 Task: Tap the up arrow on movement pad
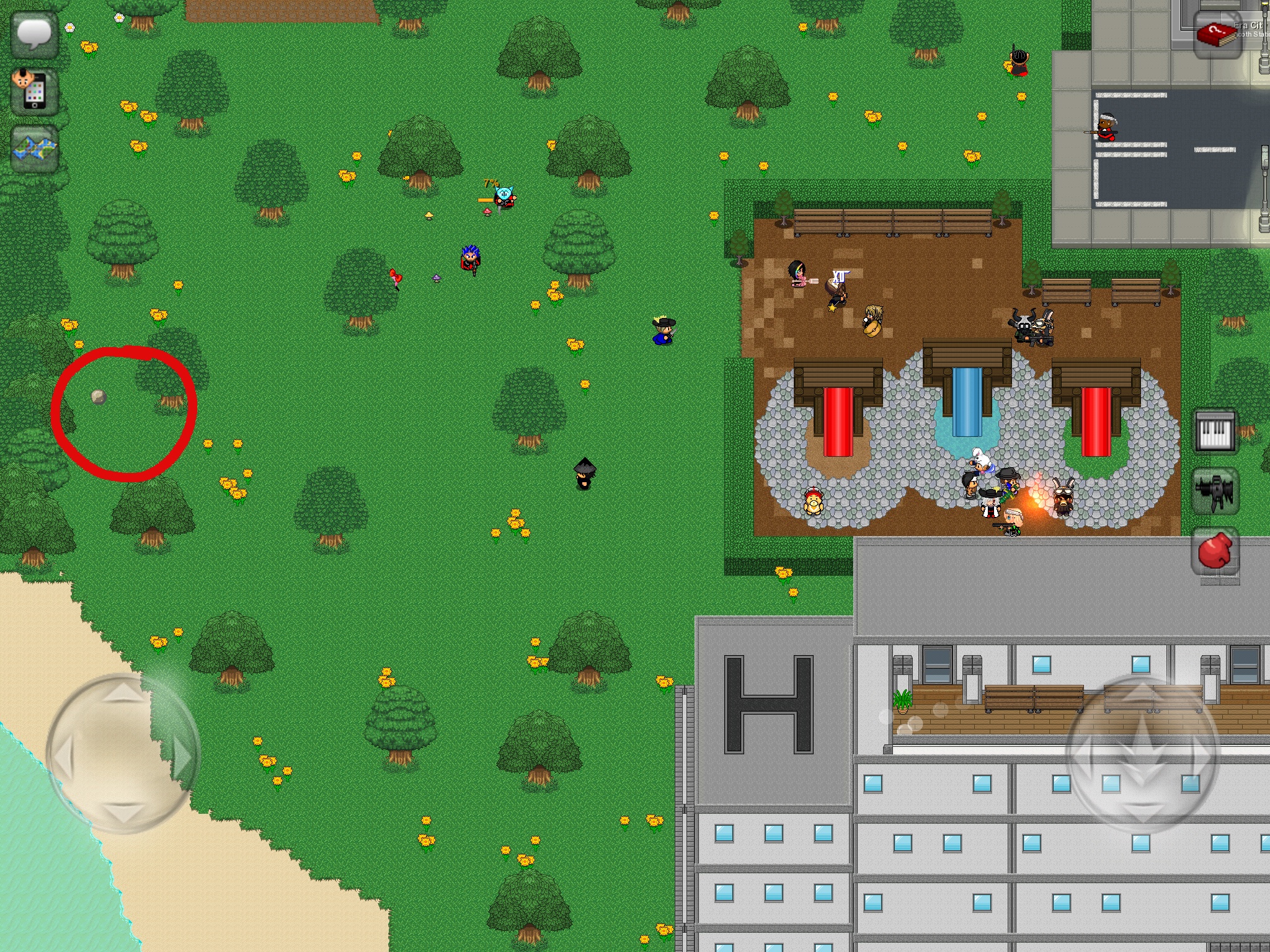(123, 692)
